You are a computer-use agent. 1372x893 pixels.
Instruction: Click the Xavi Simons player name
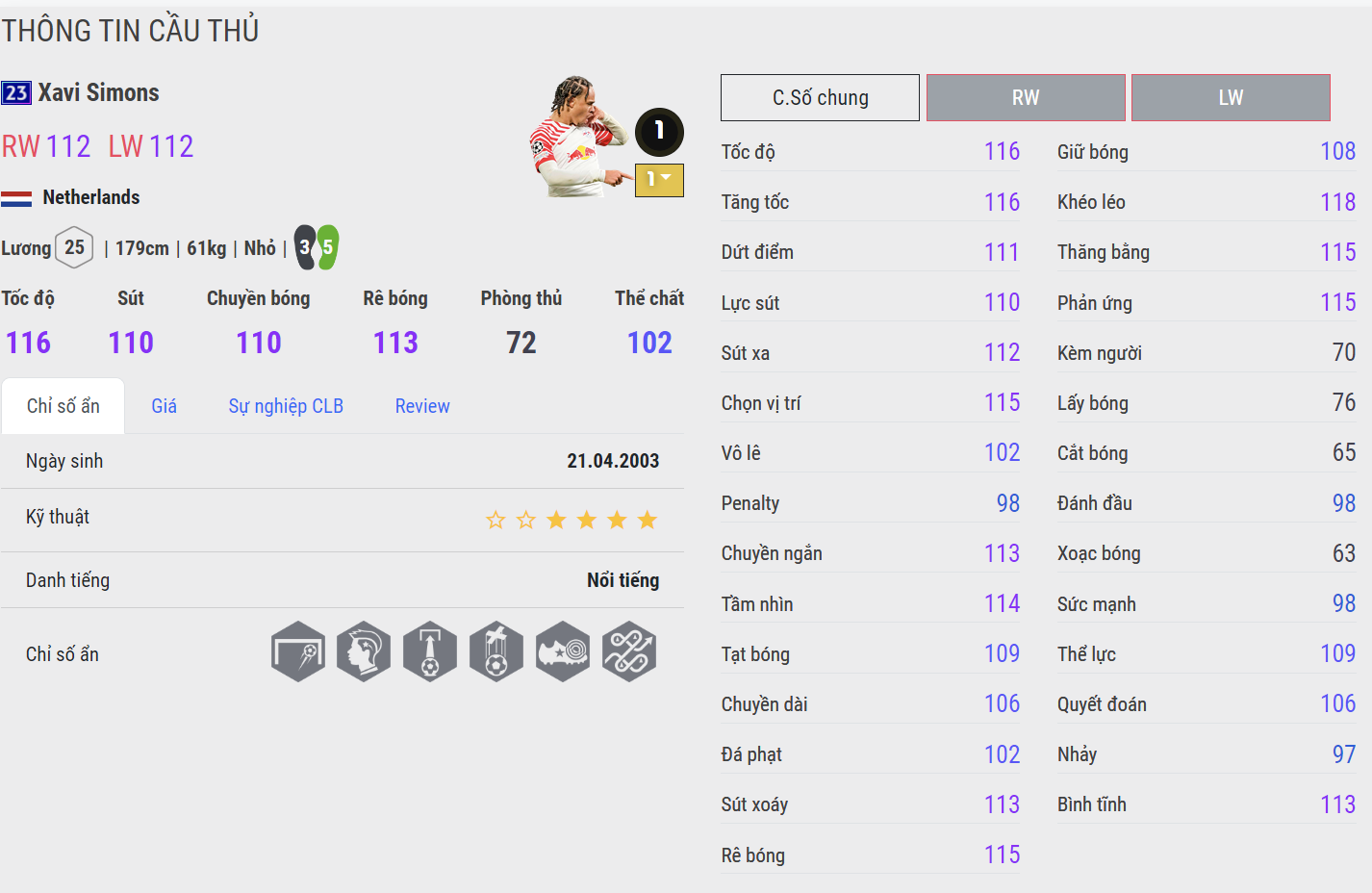98,92
